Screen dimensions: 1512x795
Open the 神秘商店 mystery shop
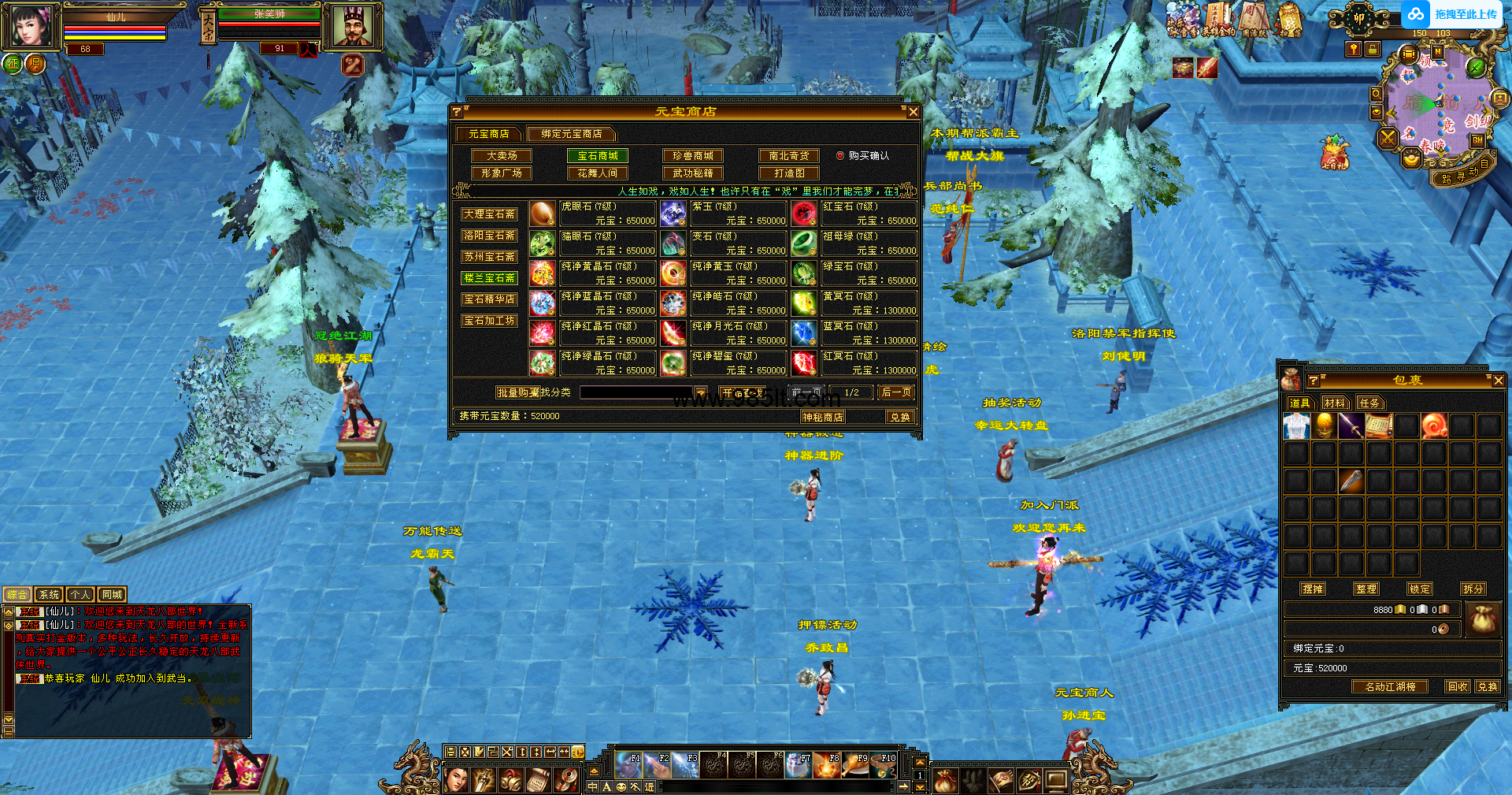pyautogui.click(x=822, y=417)
